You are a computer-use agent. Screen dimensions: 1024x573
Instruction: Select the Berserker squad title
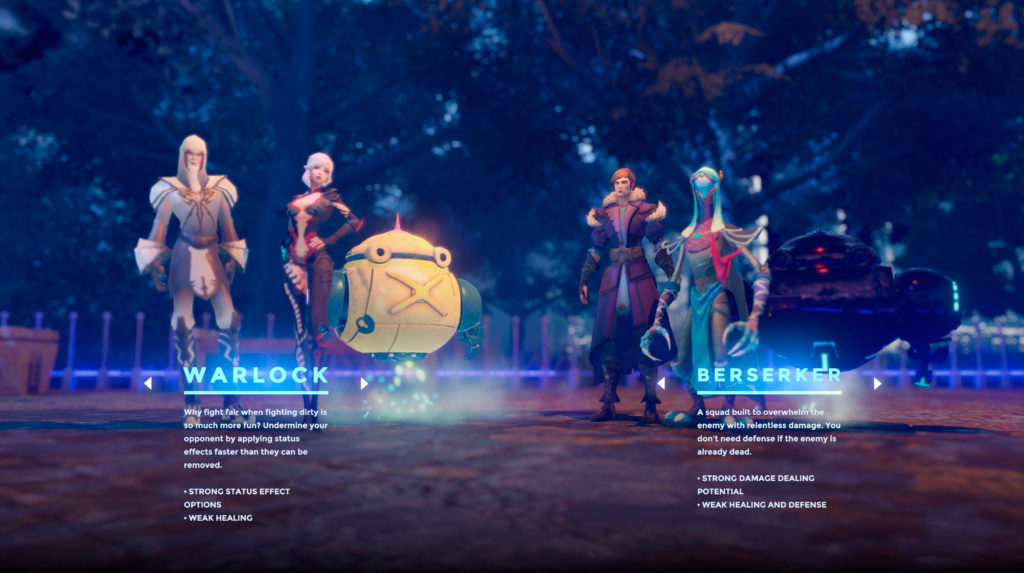click(x=769, y=375)
